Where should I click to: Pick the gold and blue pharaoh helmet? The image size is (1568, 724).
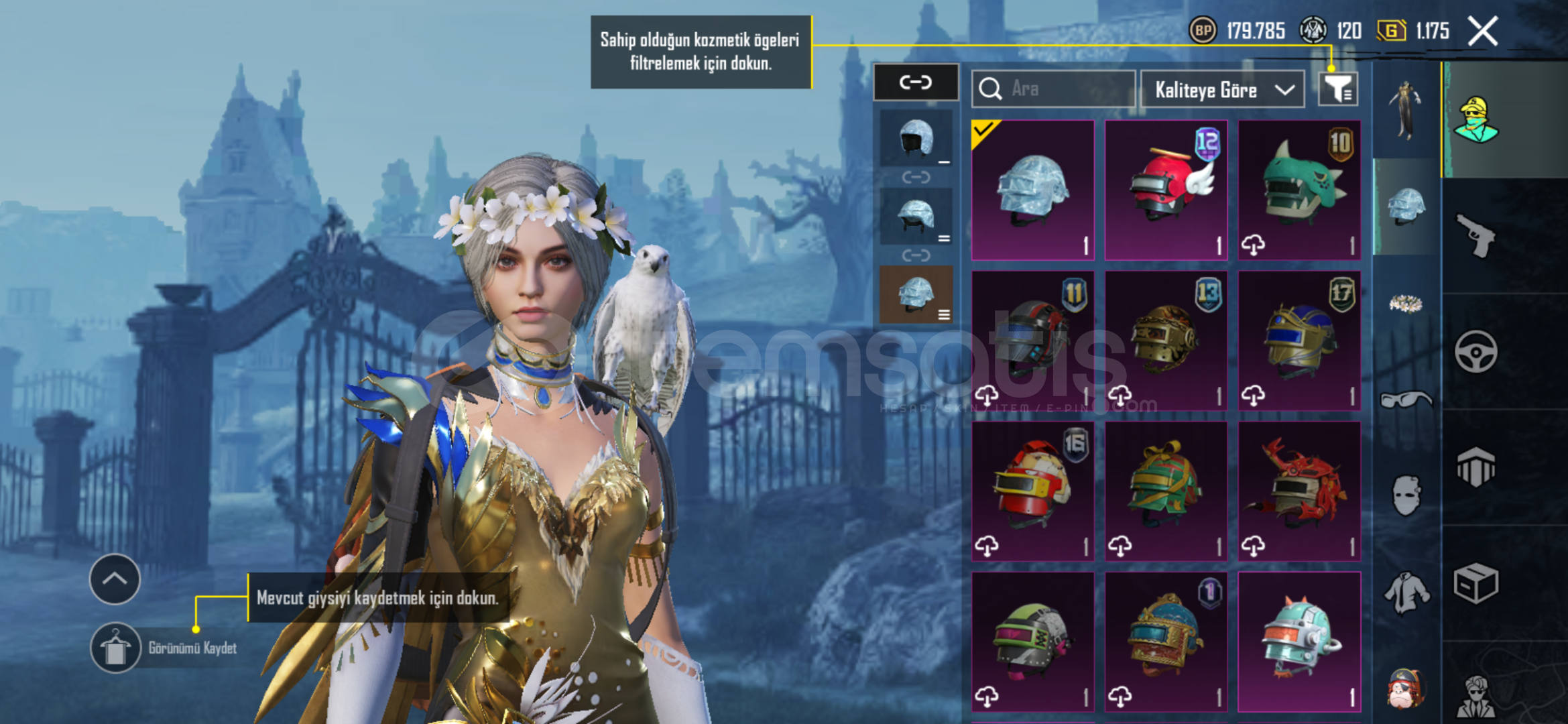[x=1299, y=341]
